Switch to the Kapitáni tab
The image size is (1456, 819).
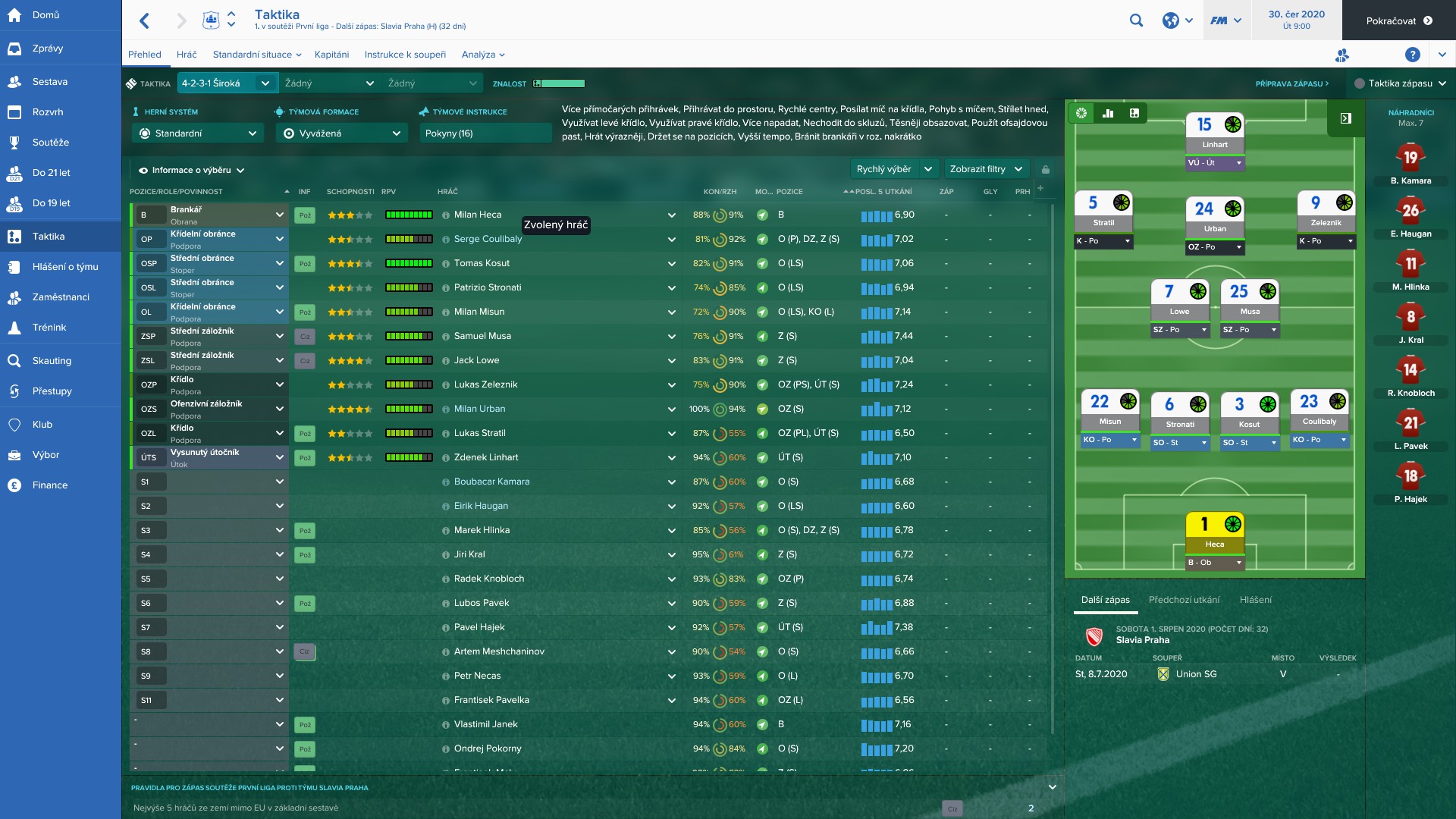pyautogui.click(x=331, y=55)
